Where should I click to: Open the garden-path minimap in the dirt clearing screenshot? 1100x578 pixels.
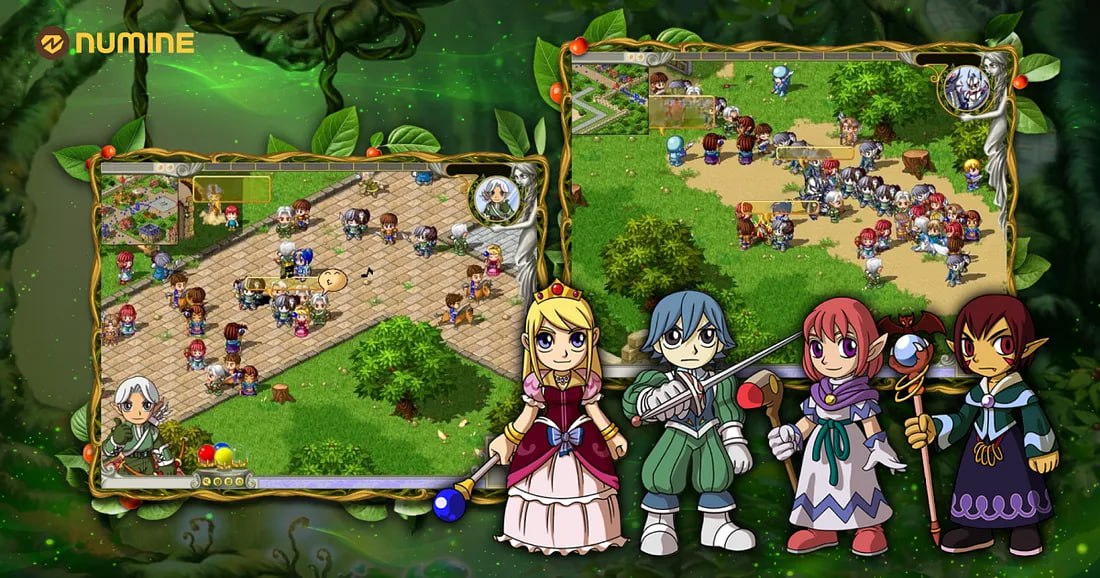(x=610, y=98)
